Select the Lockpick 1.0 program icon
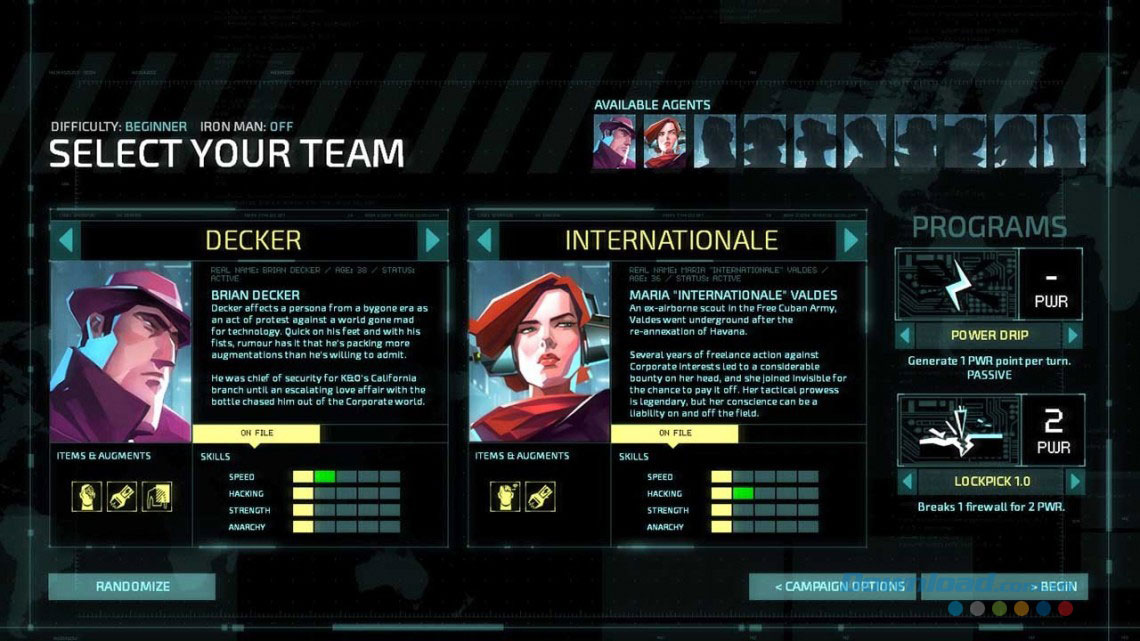Image resolution: width=1140 pixels, height=641 pixels. coord(956,430)
